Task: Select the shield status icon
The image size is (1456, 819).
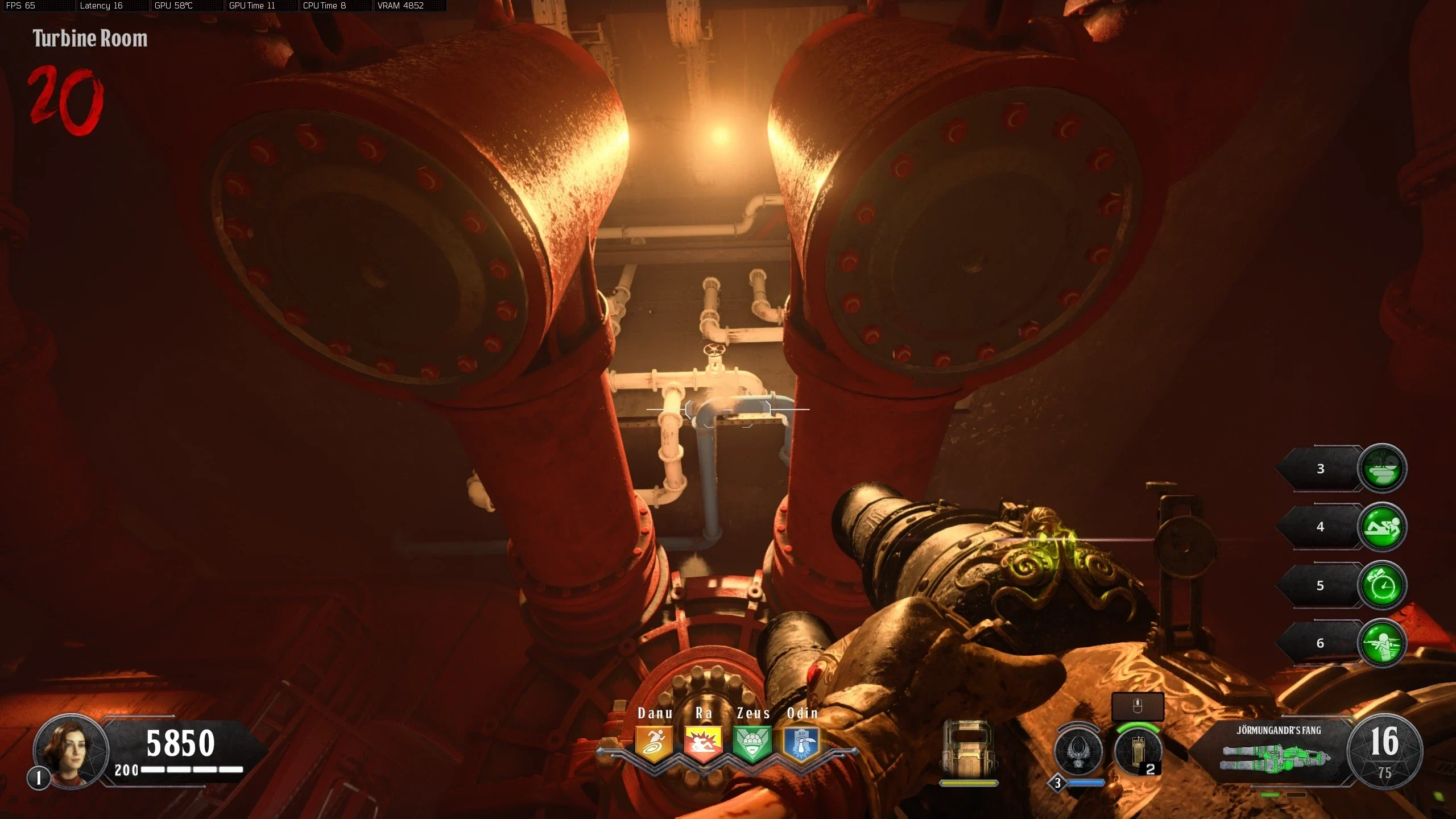Action: (968, 750)
